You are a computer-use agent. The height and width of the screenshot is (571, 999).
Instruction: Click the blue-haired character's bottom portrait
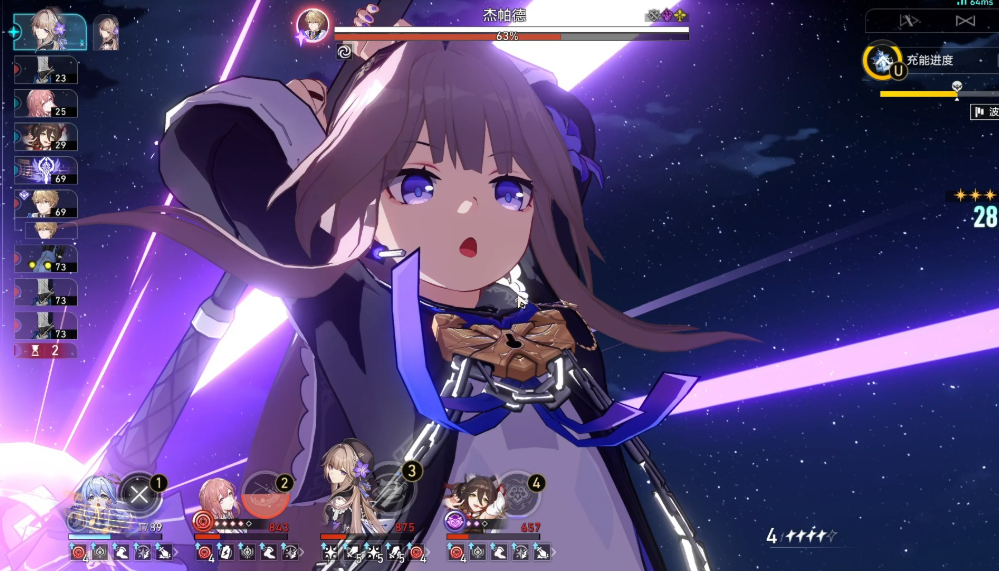click(x=92, y=500)
